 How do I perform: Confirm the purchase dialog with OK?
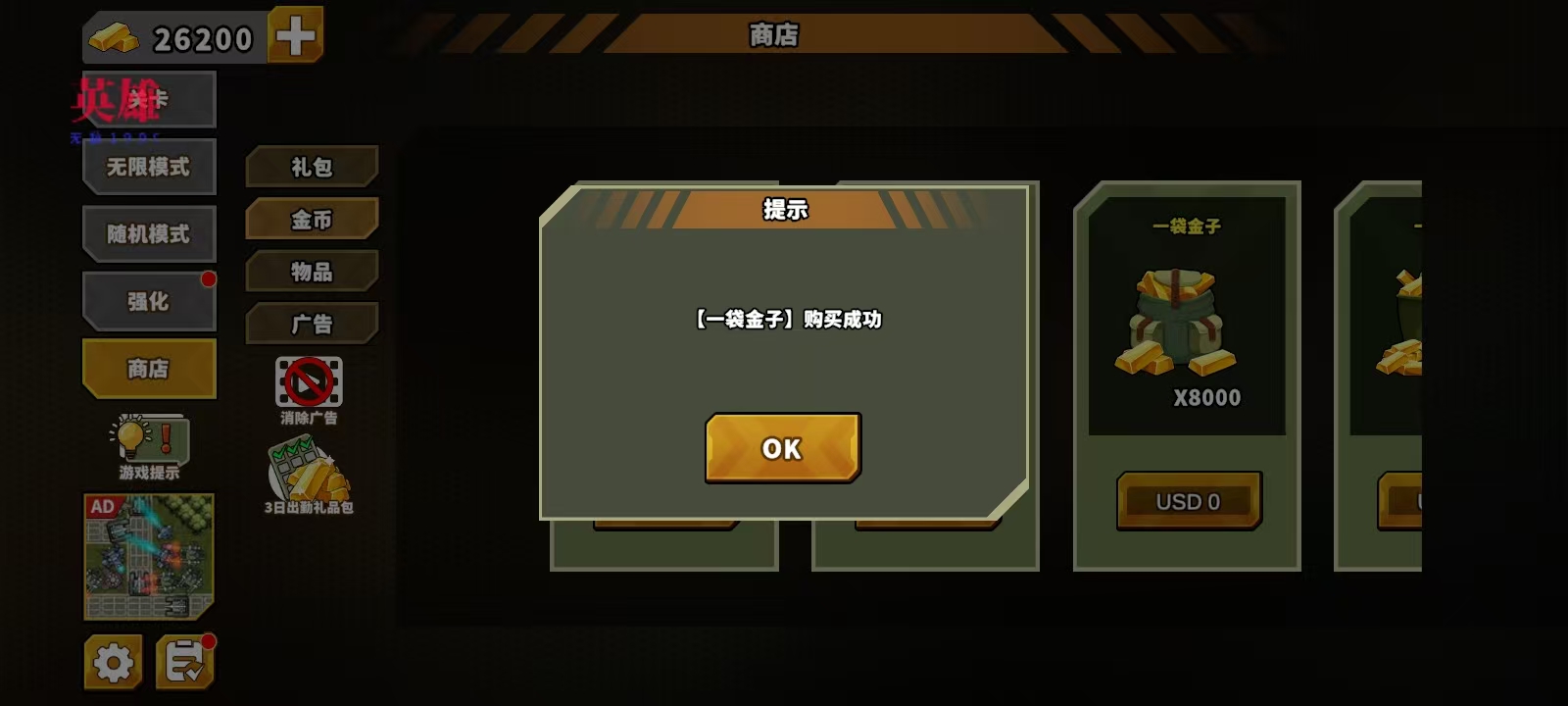pos(781,448)
